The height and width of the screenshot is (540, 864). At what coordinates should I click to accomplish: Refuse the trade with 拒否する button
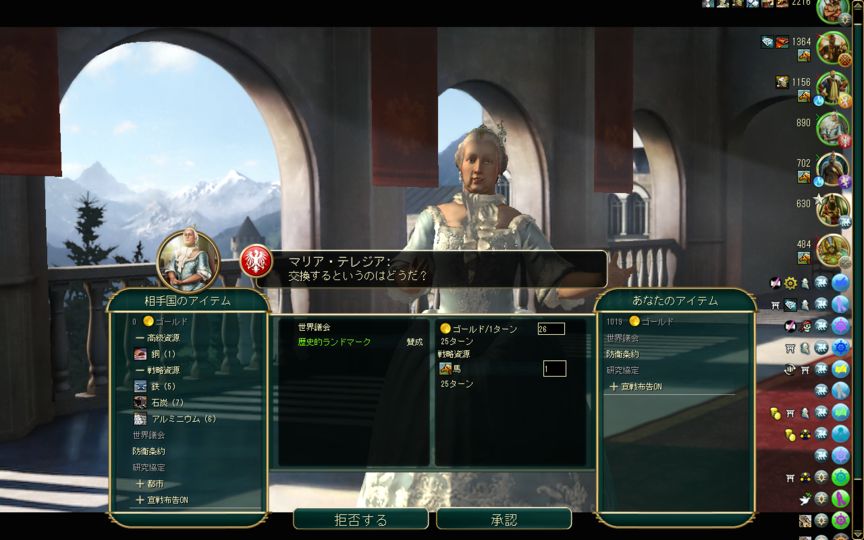pos(360,520)
